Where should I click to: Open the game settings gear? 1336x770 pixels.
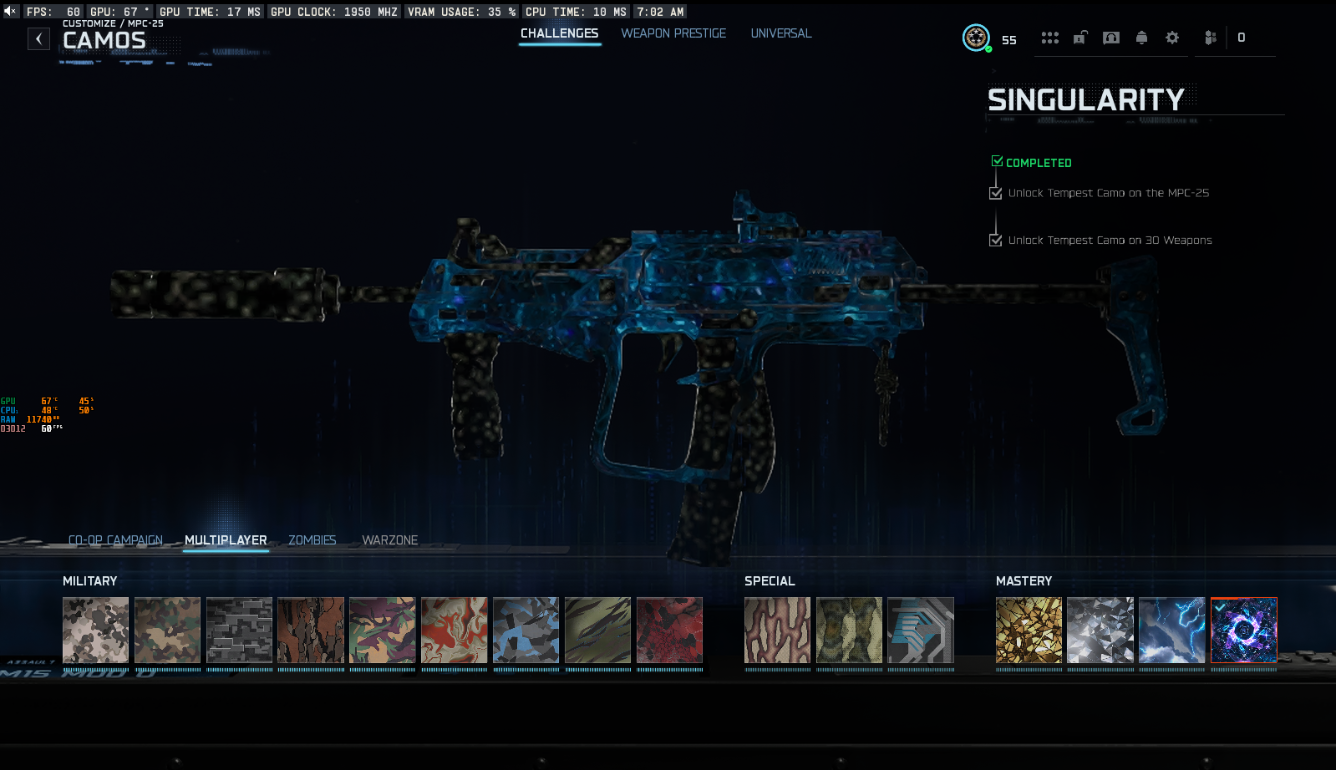pos(1172,38)
